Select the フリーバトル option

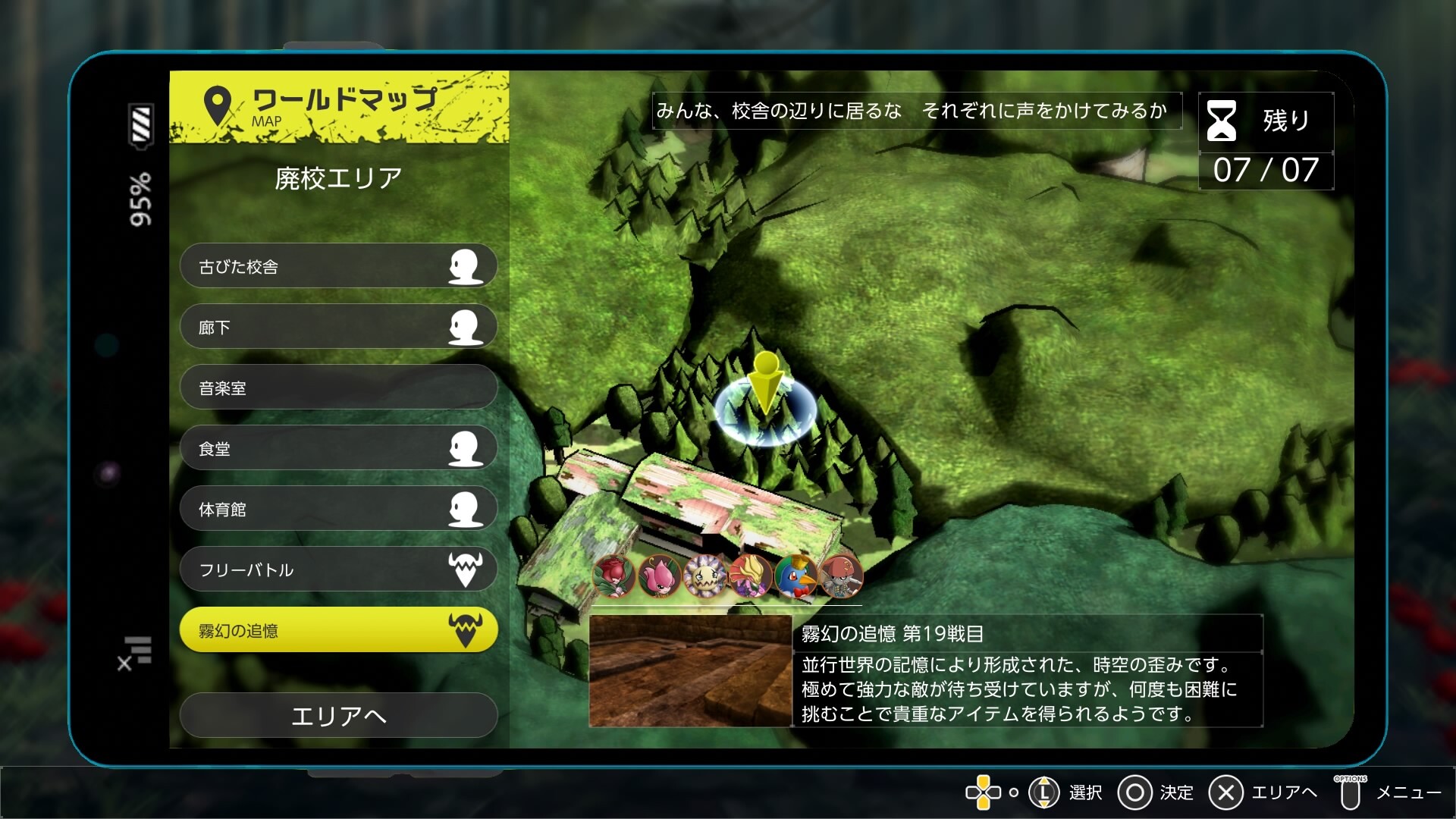[x=338, y=570]
